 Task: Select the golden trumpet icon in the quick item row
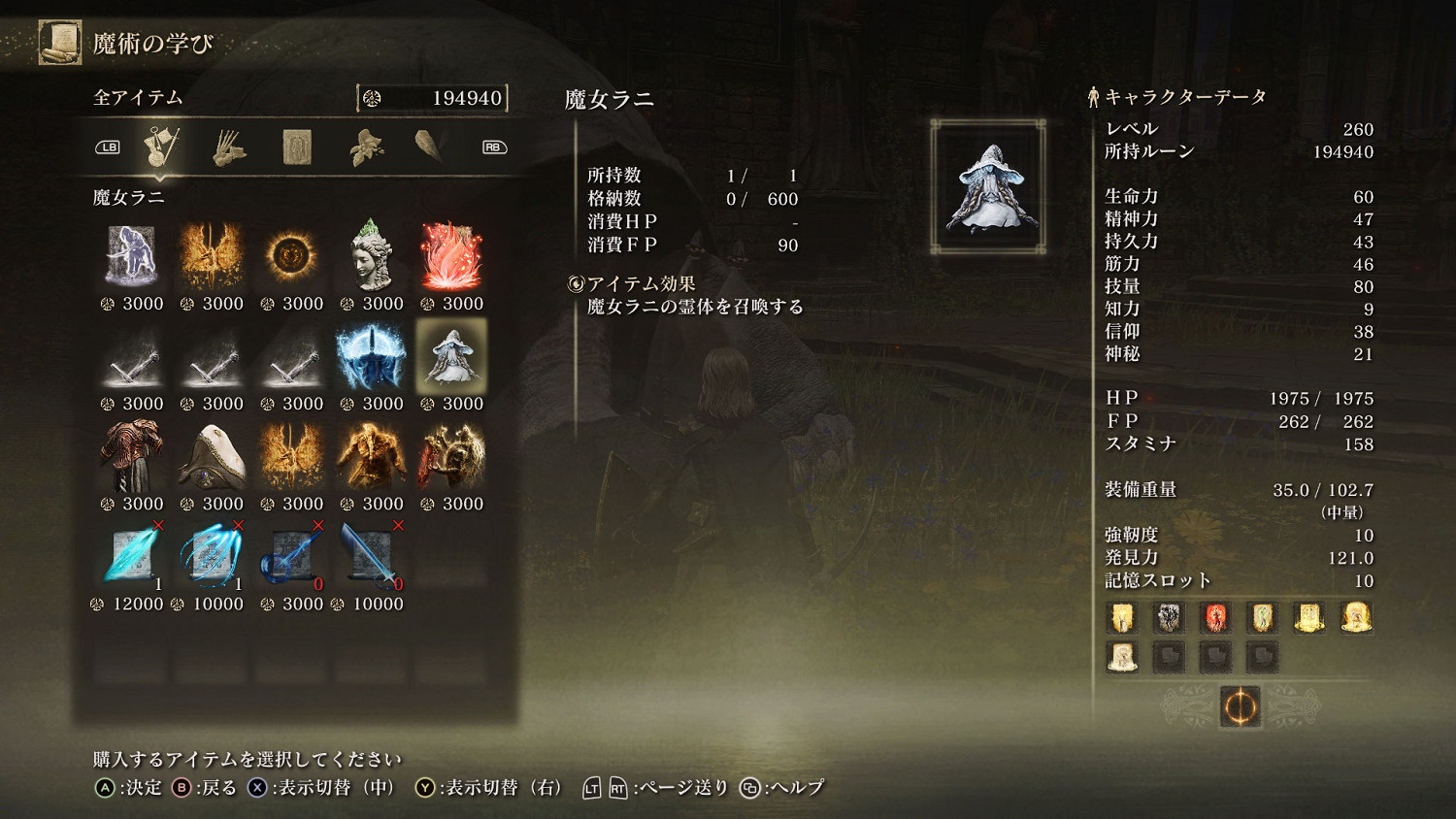point(1309,618)
